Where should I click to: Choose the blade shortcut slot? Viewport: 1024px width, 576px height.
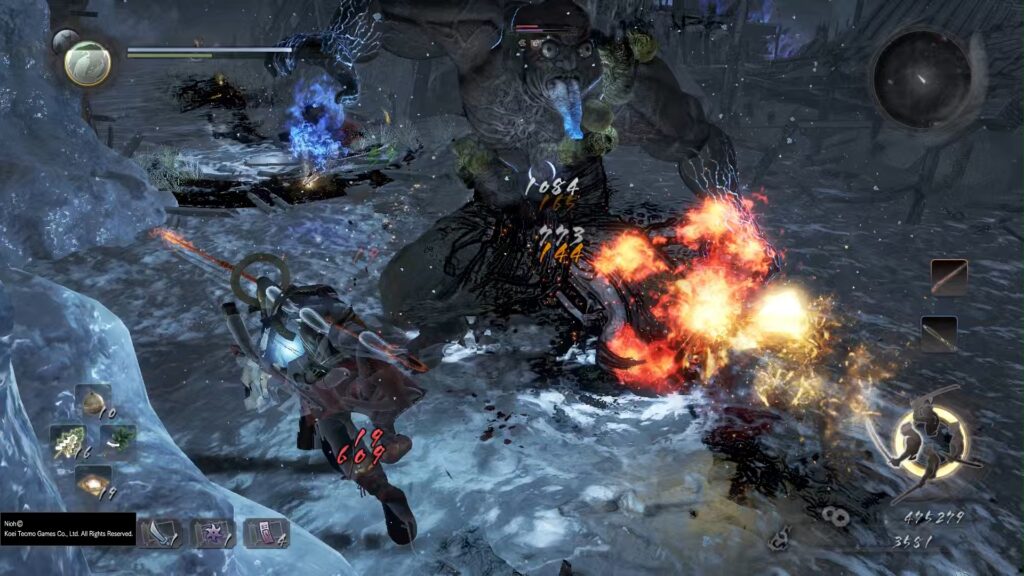pyautogui.click(x=159, y=533)
